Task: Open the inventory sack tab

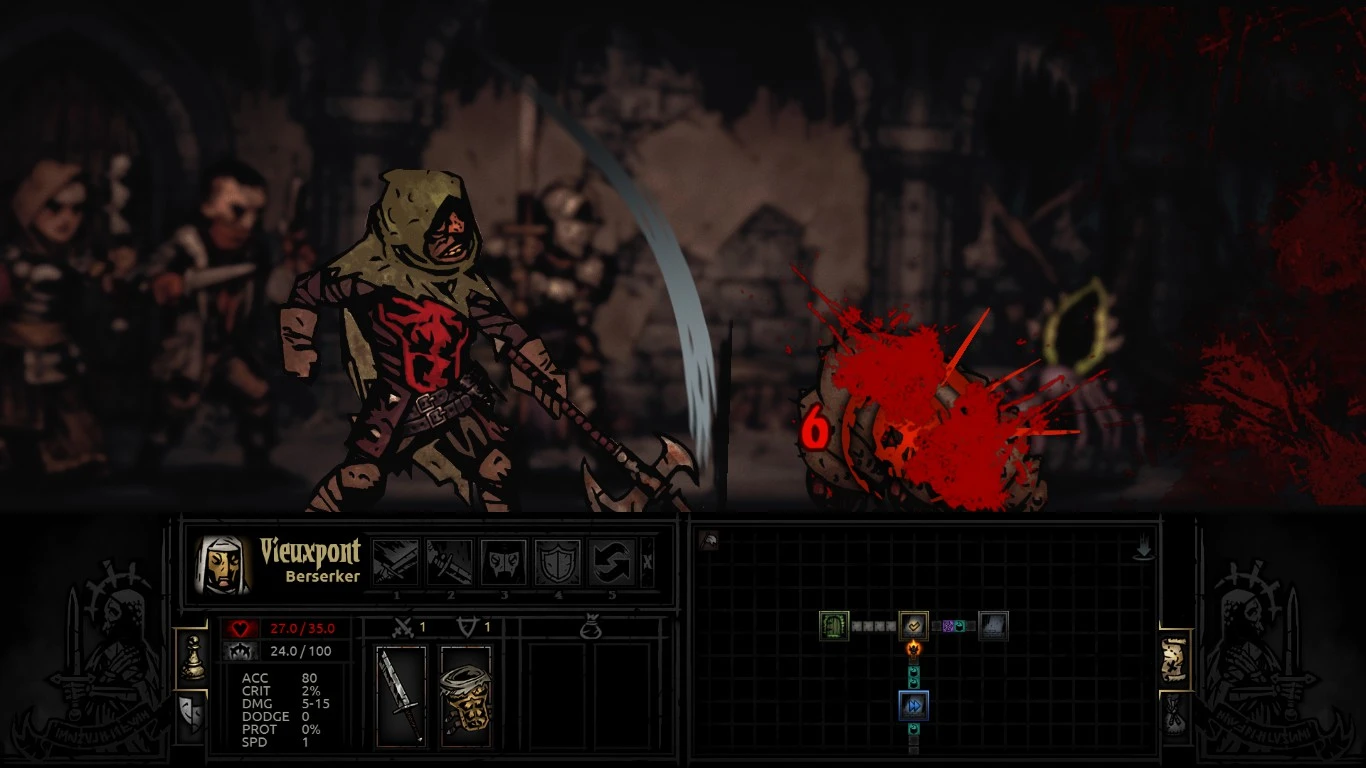Action: (1175, 714)
